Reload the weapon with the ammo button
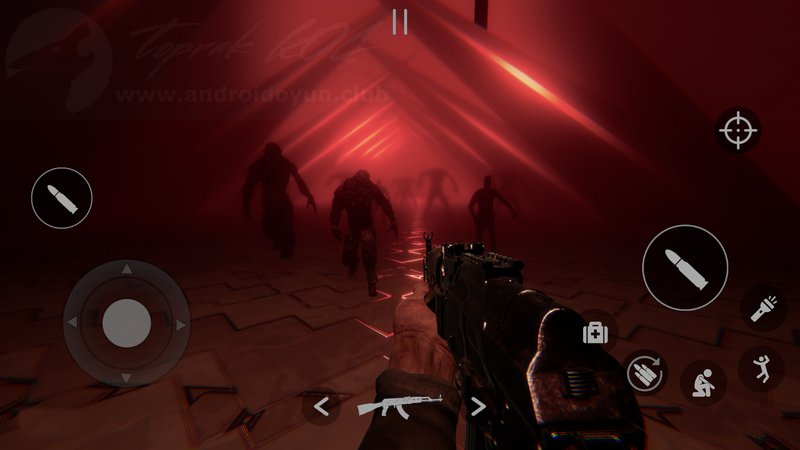The width and height of the screenshot is (800, 450). coord(644,374)
